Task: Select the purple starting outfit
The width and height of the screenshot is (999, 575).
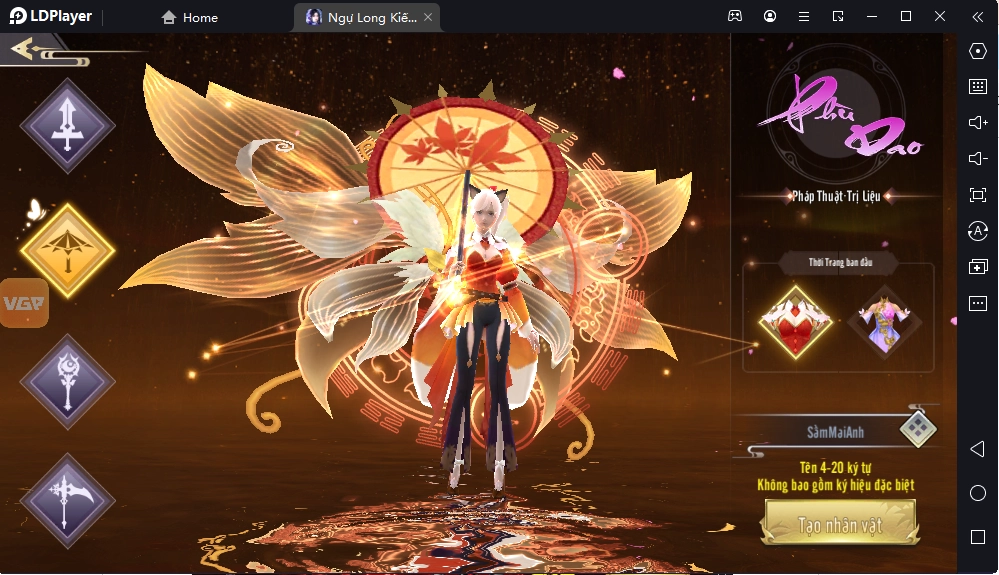Action: pyautogui.click(x=883, y=322)
